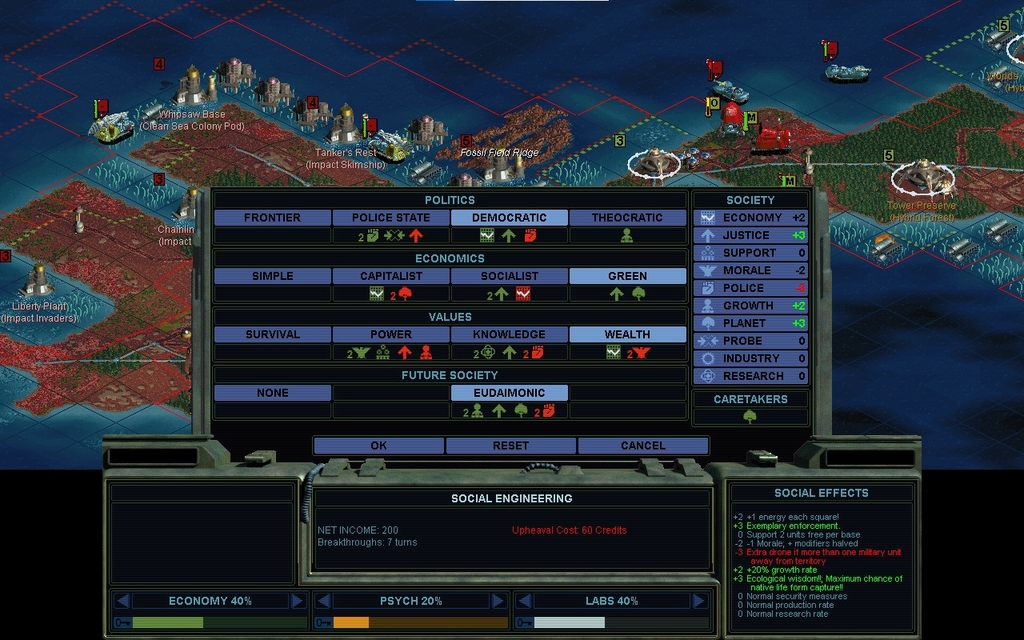Switch economics to Capitalist
Viewport: 1024px width, 640px height.
coord(391,276)
